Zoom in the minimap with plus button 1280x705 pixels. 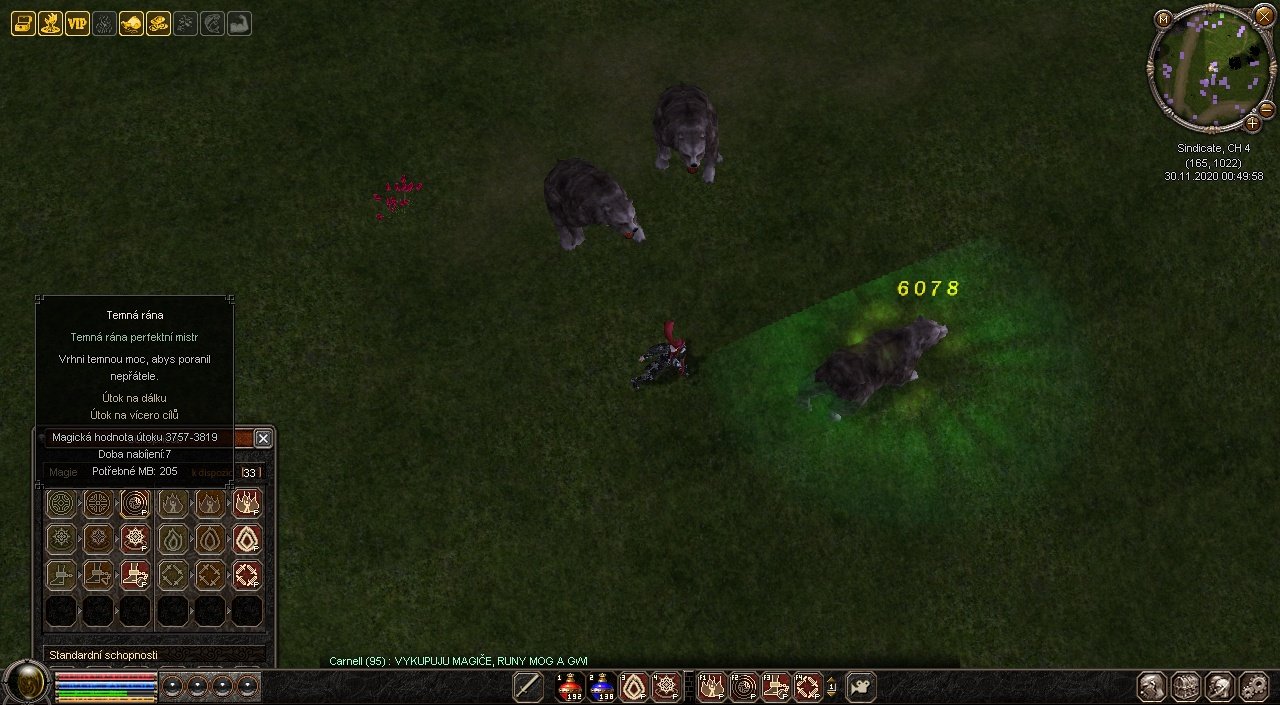pyautogui.click(x=1252, y=123)
